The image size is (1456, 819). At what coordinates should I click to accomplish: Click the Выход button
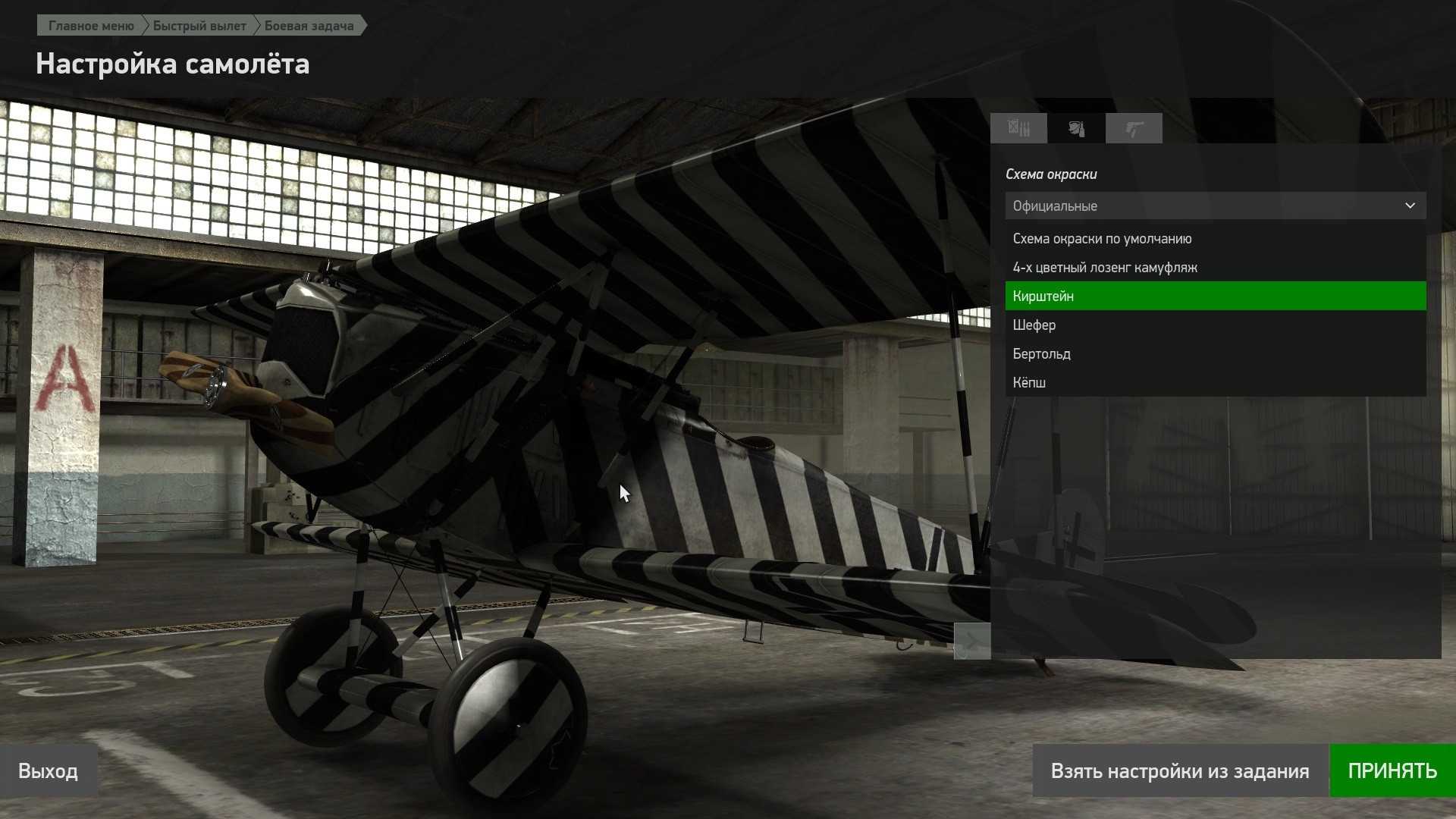49,771
